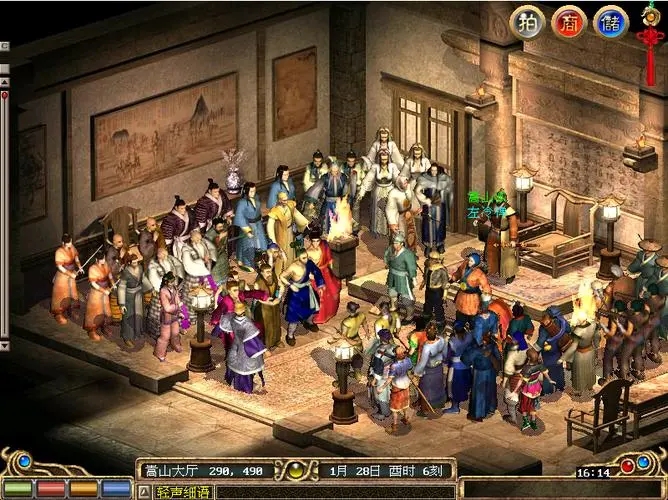Click the blue gem in the bottom-left ornament
The width and height of the screenshot is (668, 500).
pyautogui.click(x=26, y=461)
